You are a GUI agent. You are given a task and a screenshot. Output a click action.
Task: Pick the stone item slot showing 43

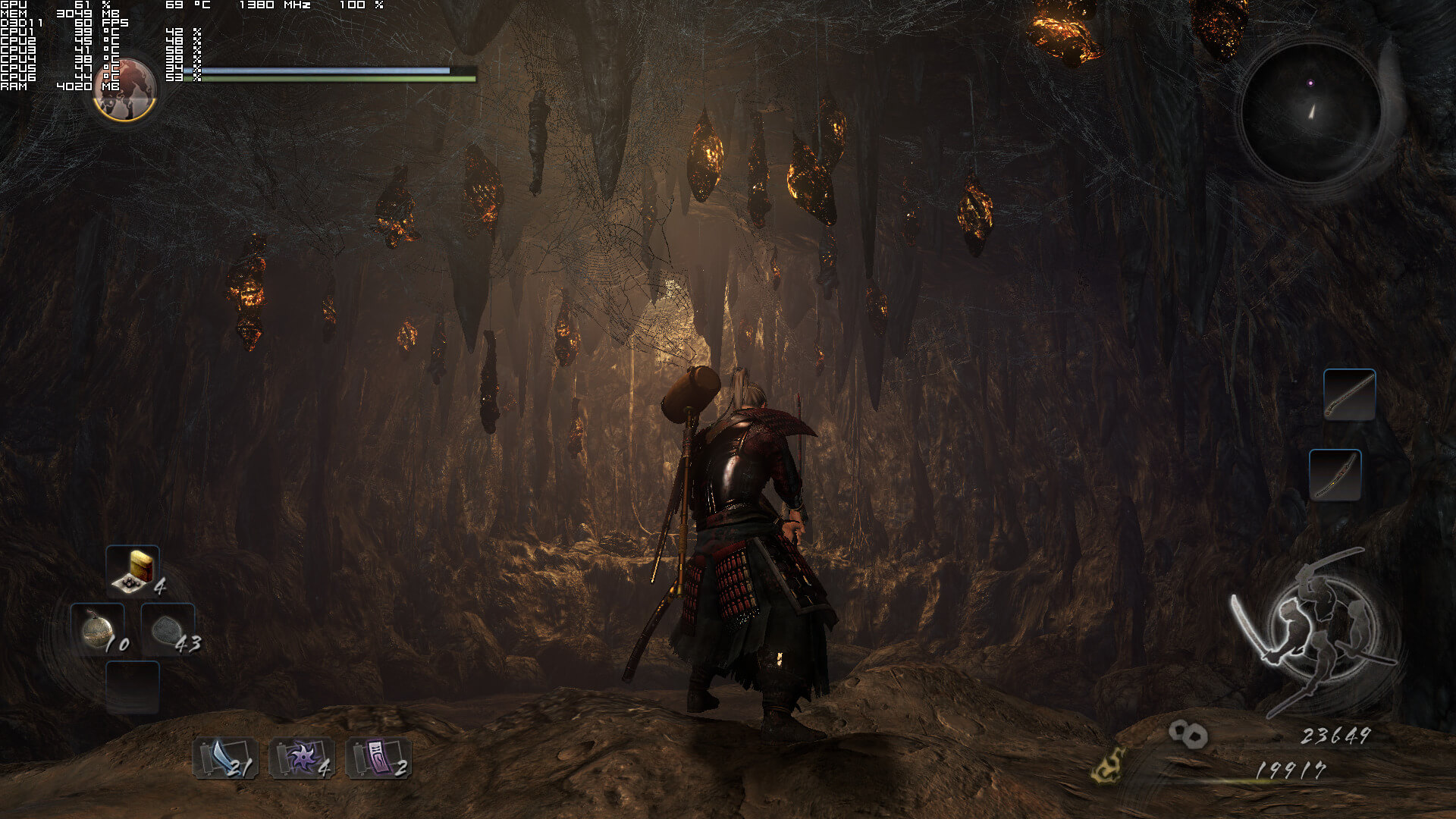[x=168, y=629]
